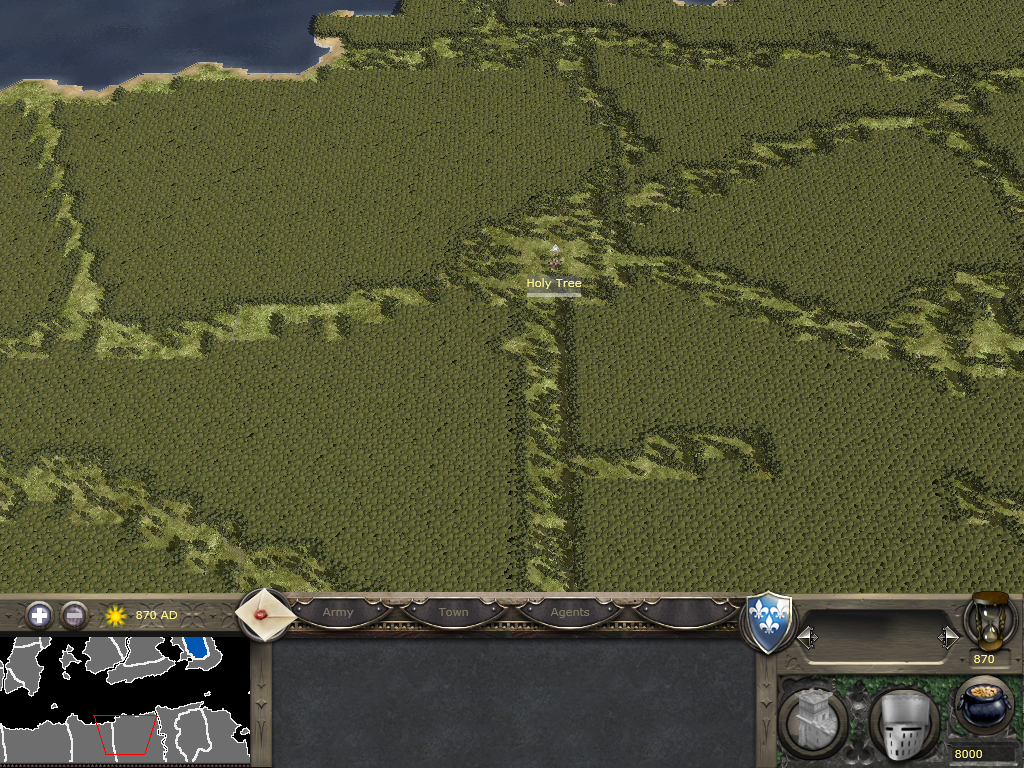1024x768 pixels.
Task: Select next item with right arrow
Action: [948, 637]
